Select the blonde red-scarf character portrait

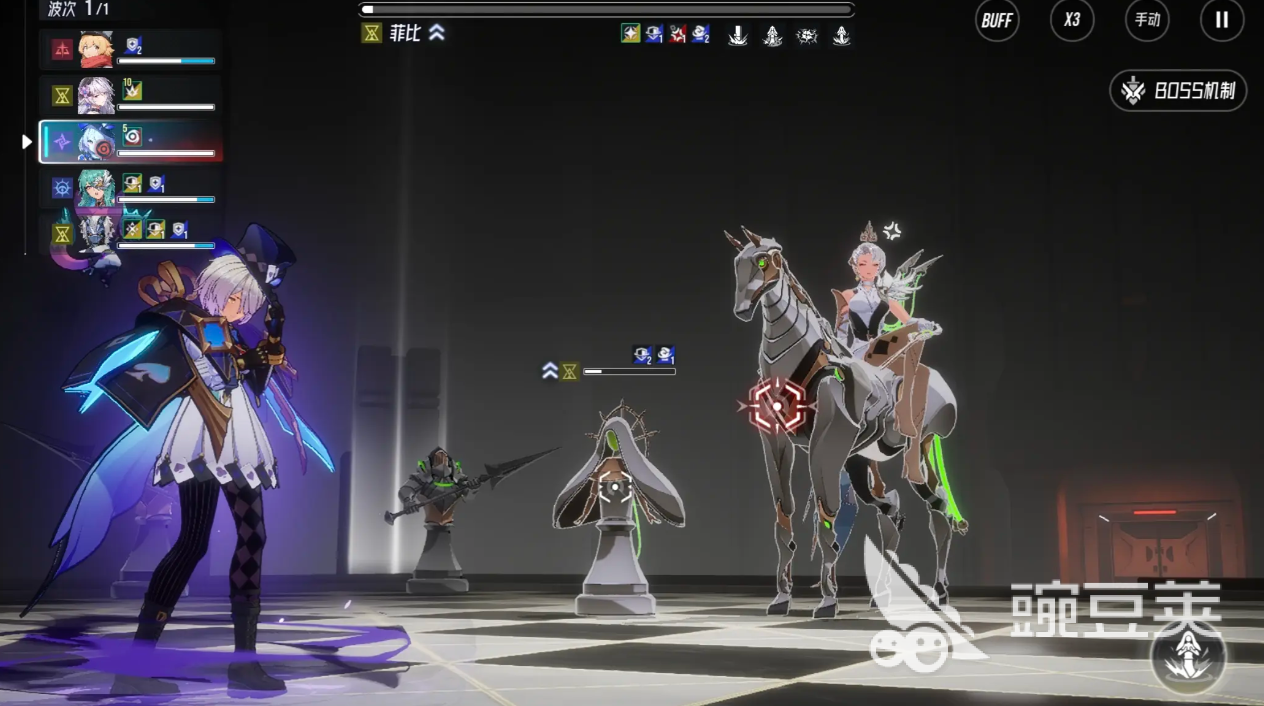tap(97, 49)
